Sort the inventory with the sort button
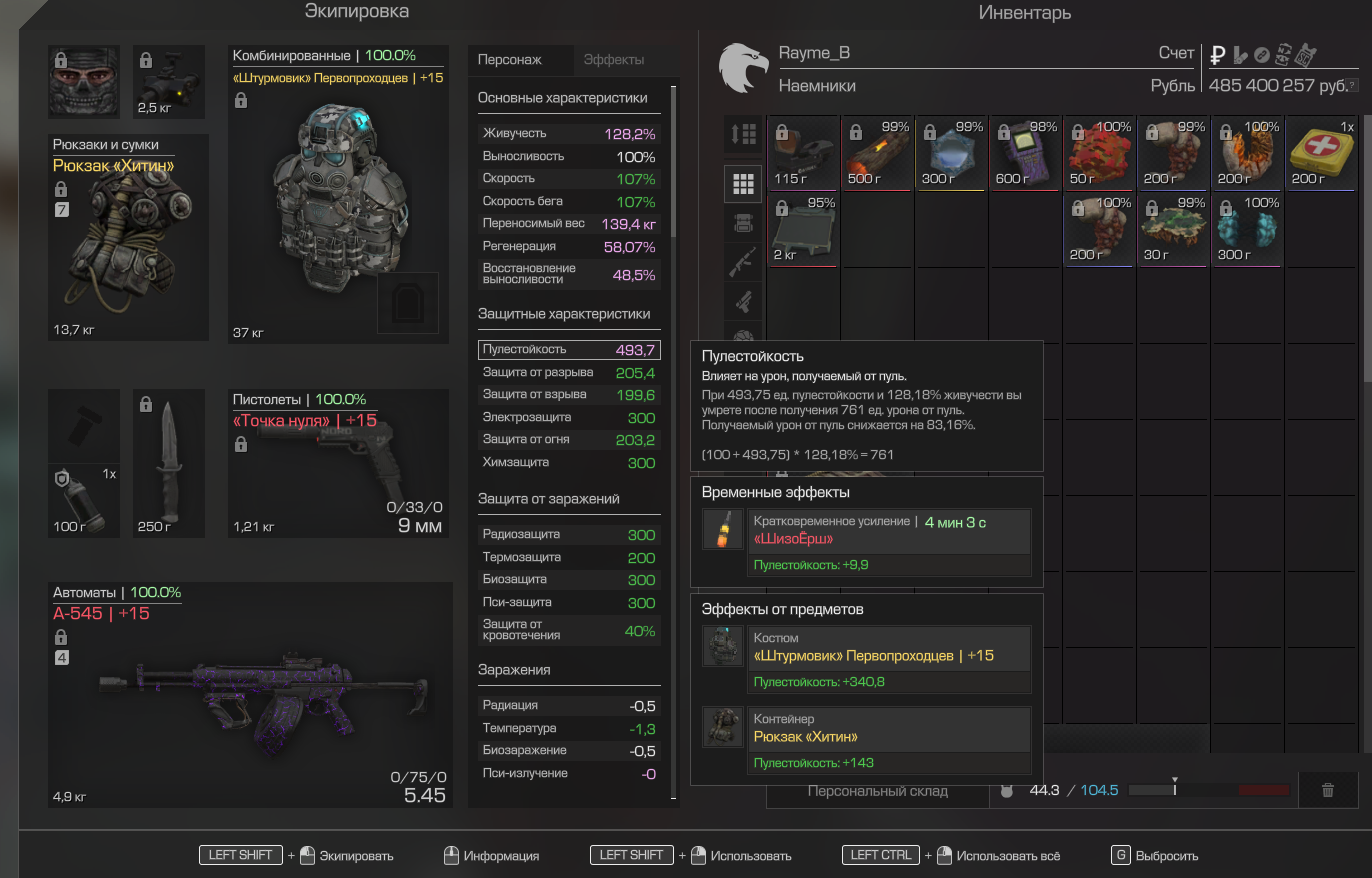Screen dimensions: 1372x878 (742, 134)
